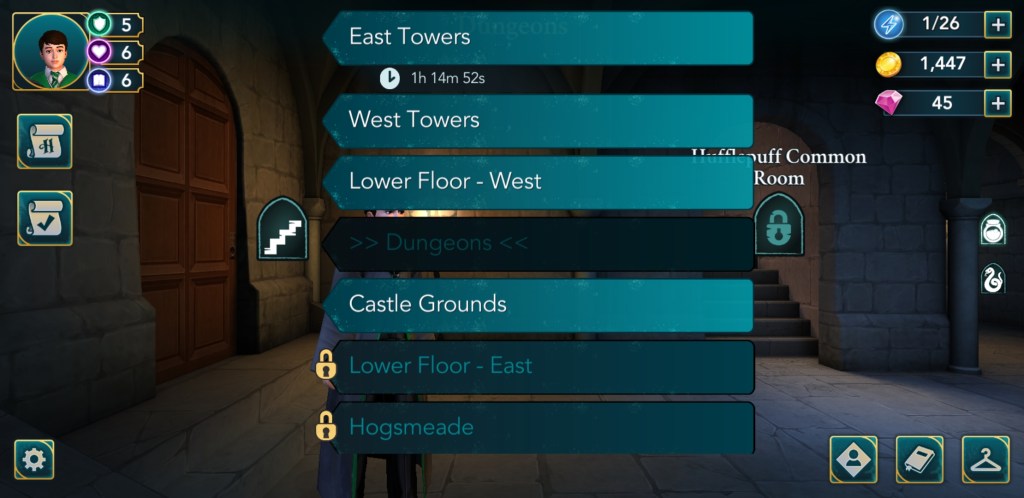Open the wardrobe hanger icon
This screenshot has height=498, width=1024.
pyautogui.click(x=985, y=460)
